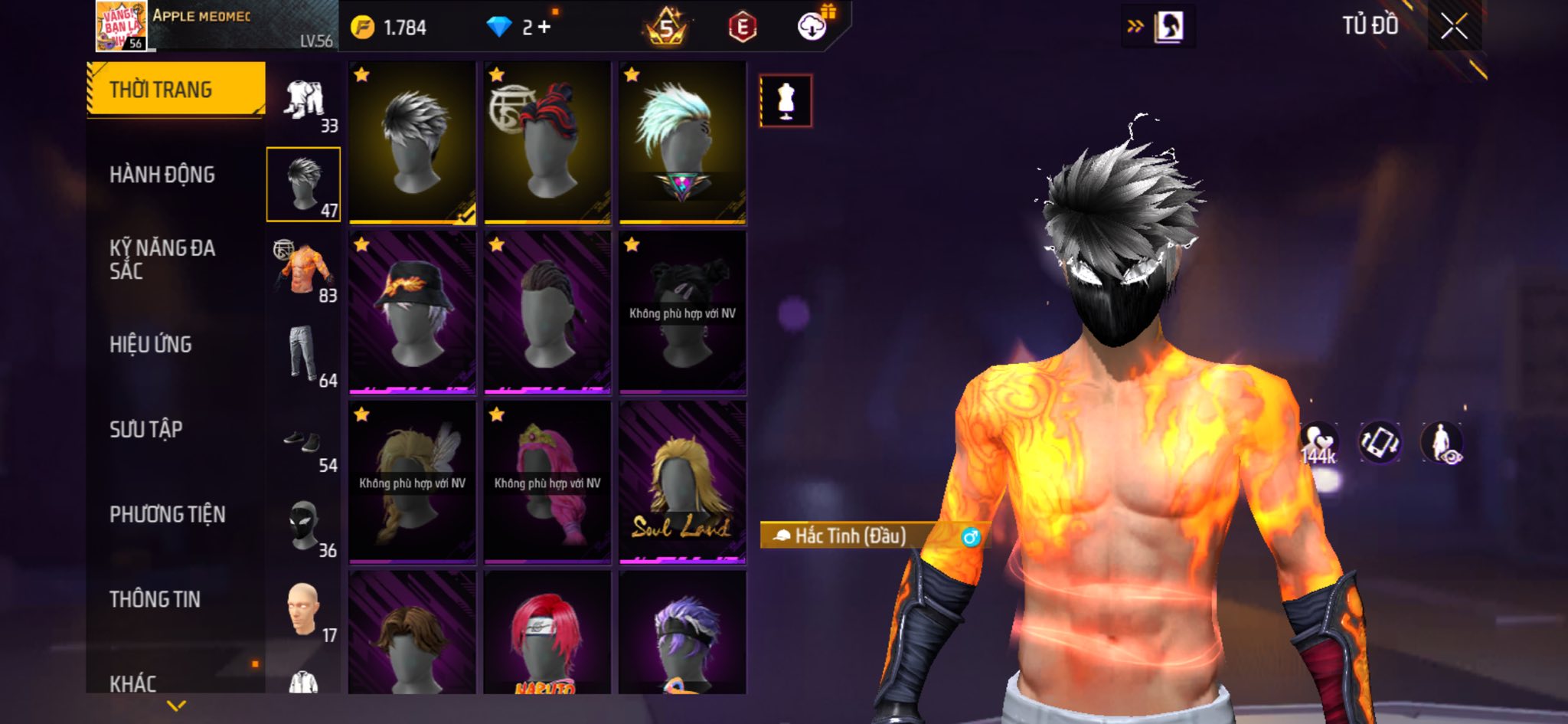
Task: Choose the orange flame top category
Action: (x=304, y=270)
